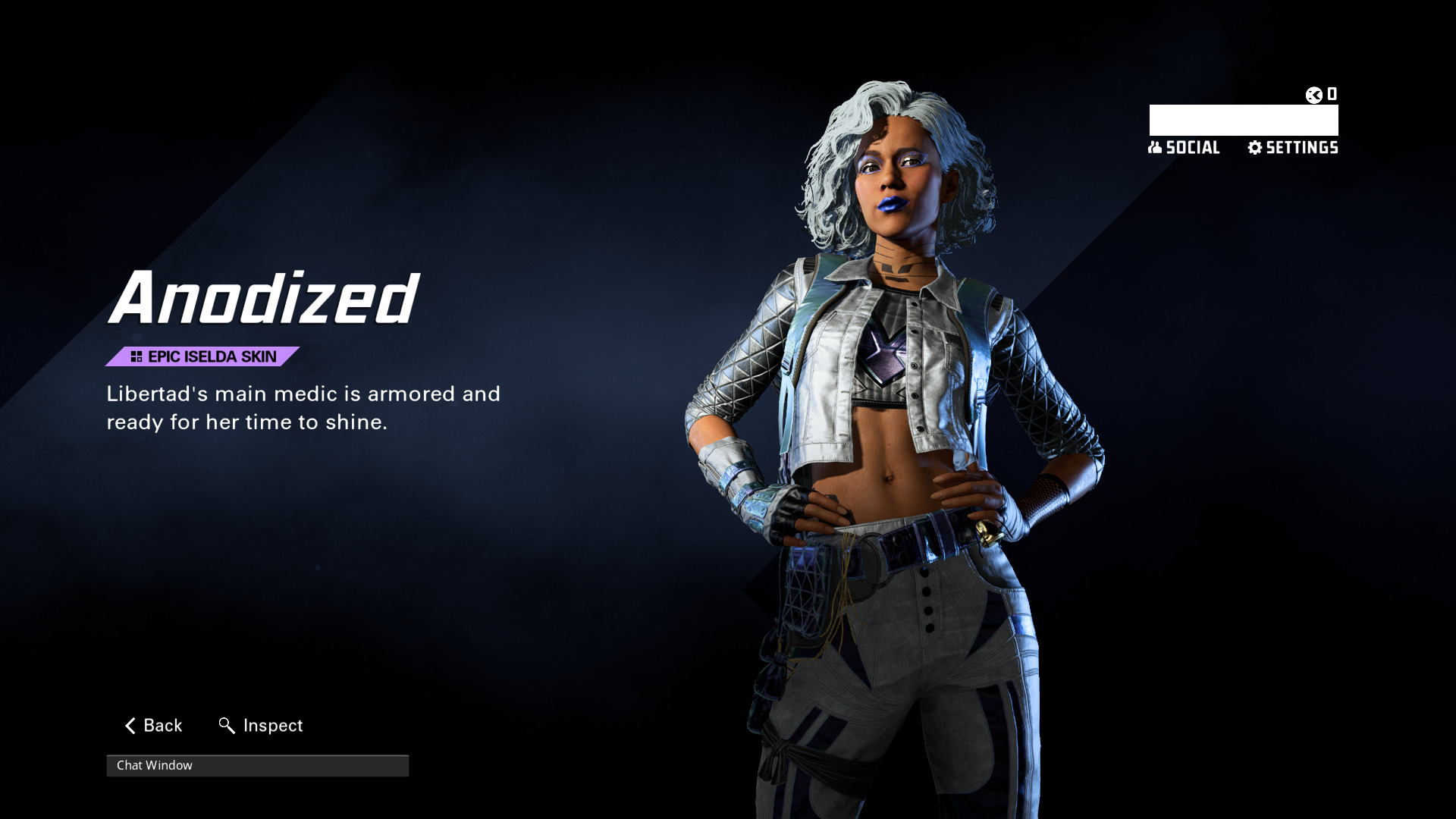The width and height of the screenshot is (1456, 819).
Task: Open the Settings menu
Action: tap(1293, 148)
